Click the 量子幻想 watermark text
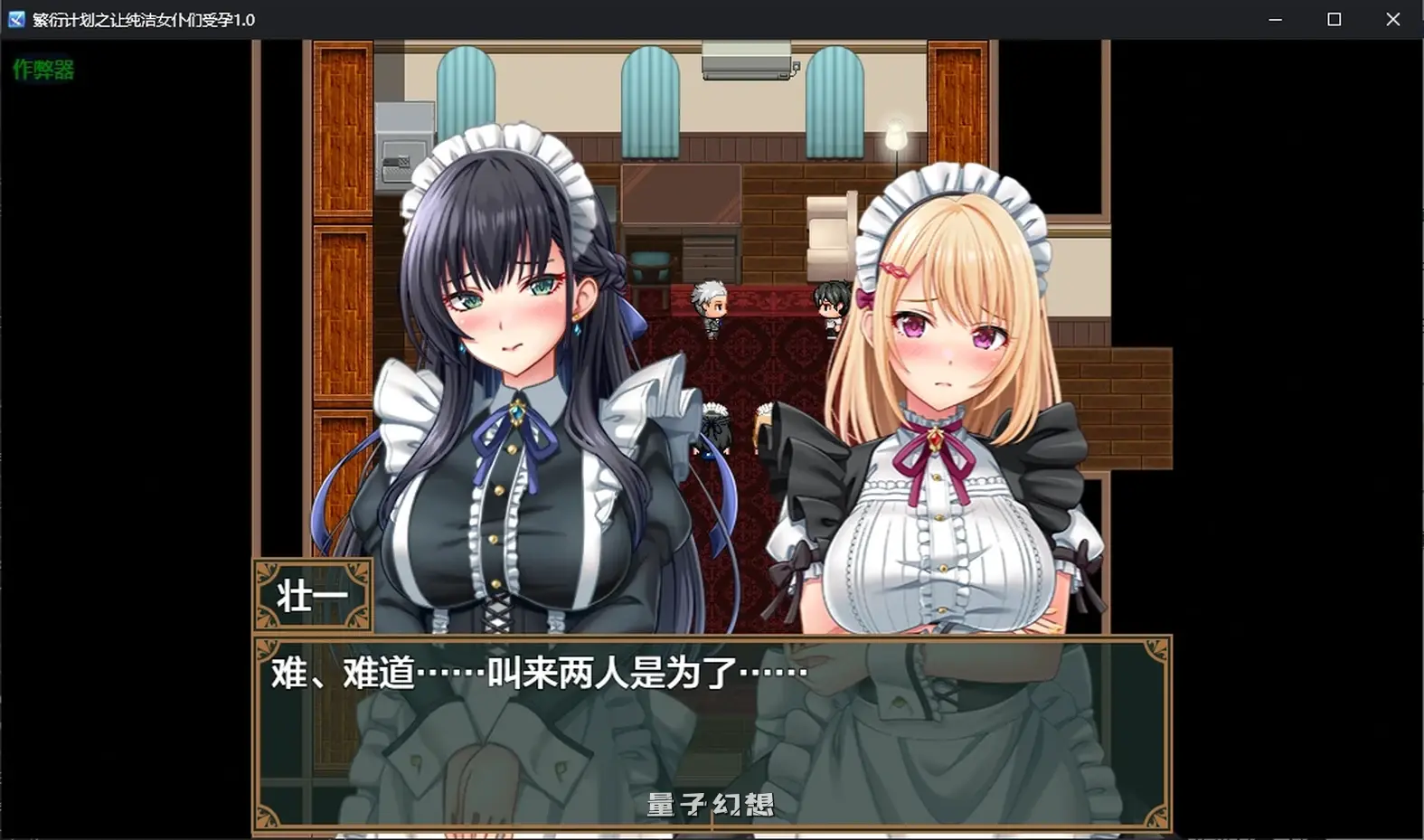Image resolution: width=1424 pixels, height=840 pixels. pos(708,807)
